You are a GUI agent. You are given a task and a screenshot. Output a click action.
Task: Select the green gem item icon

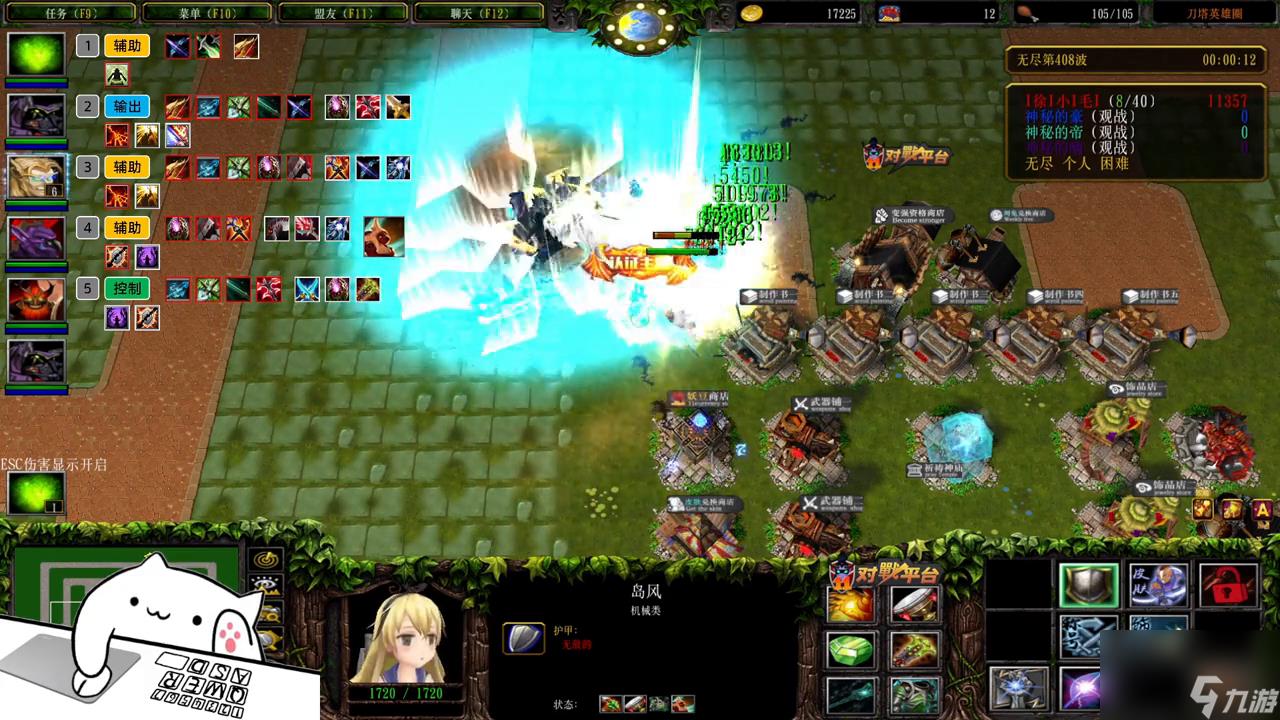[850, 650]
